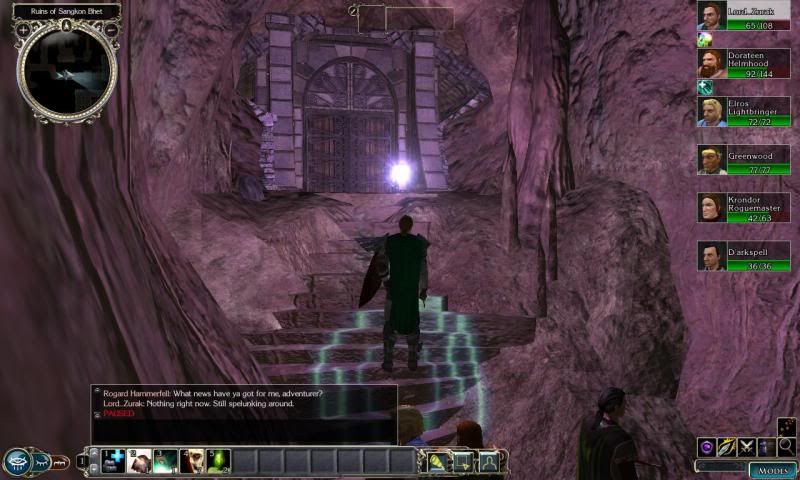Image resolution: width=800 pixels, height=480 pixels.
Task: Use the blue cross hotbar slot
Action: (113, 461)
